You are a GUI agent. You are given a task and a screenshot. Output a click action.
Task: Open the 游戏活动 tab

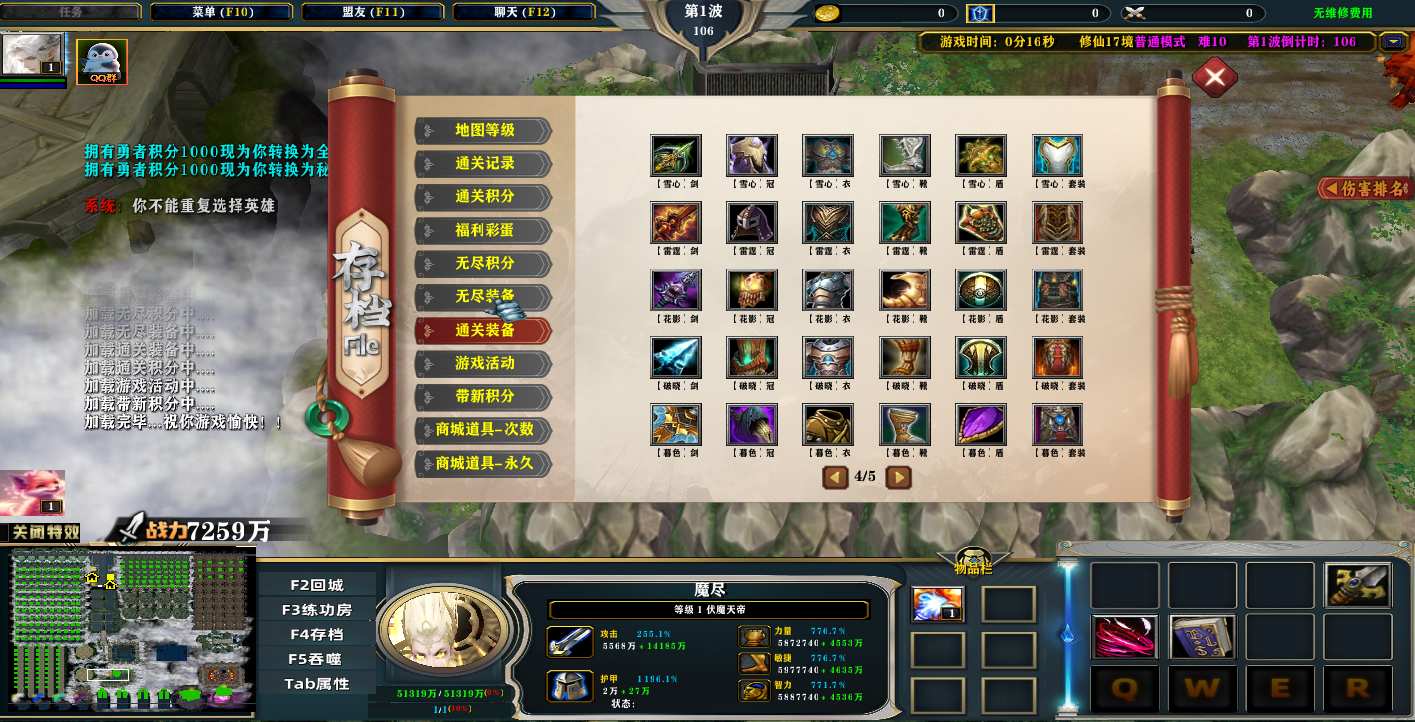point(484,363)
